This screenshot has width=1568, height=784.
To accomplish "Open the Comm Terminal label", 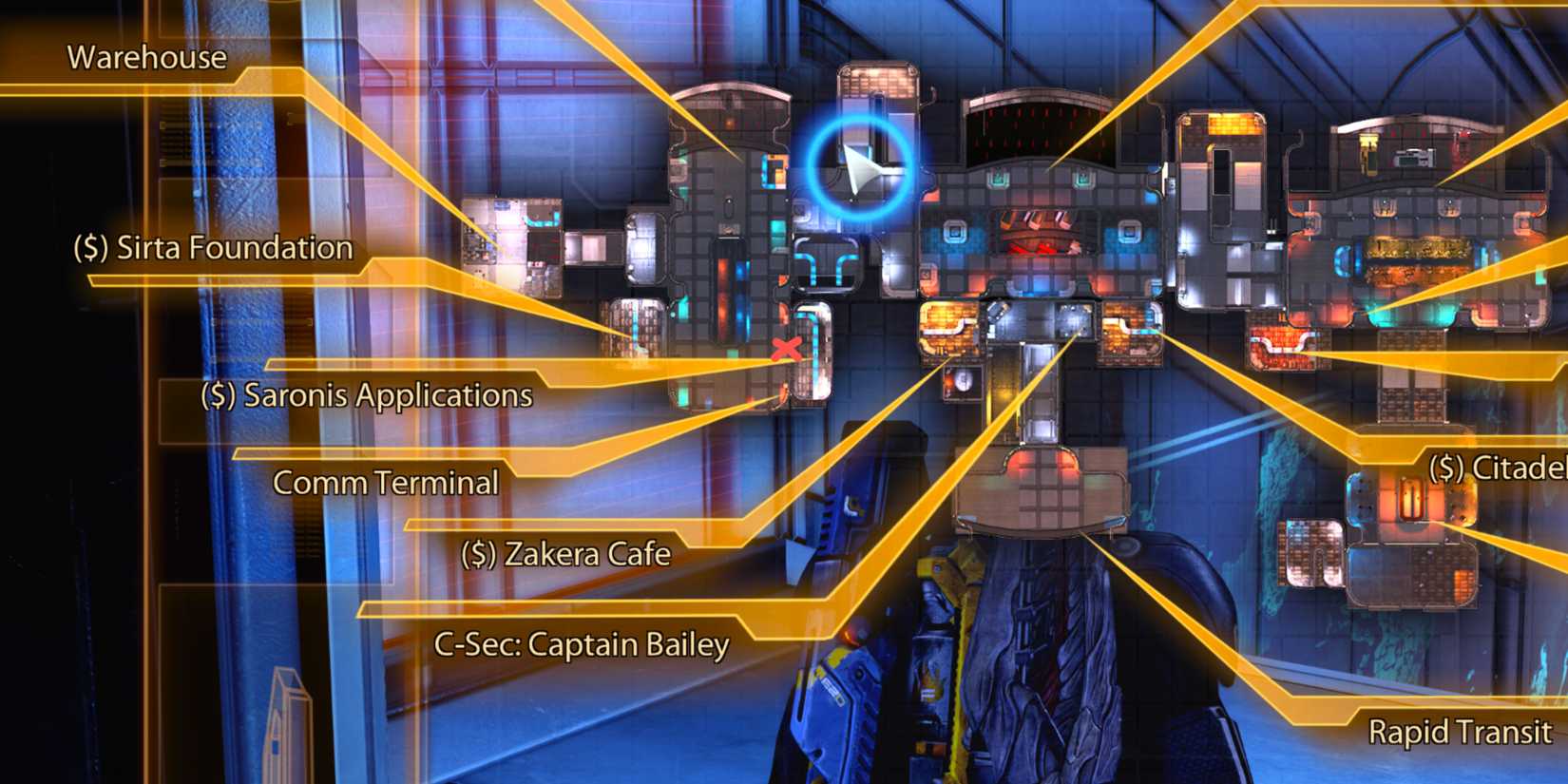I will coord(385,483).
